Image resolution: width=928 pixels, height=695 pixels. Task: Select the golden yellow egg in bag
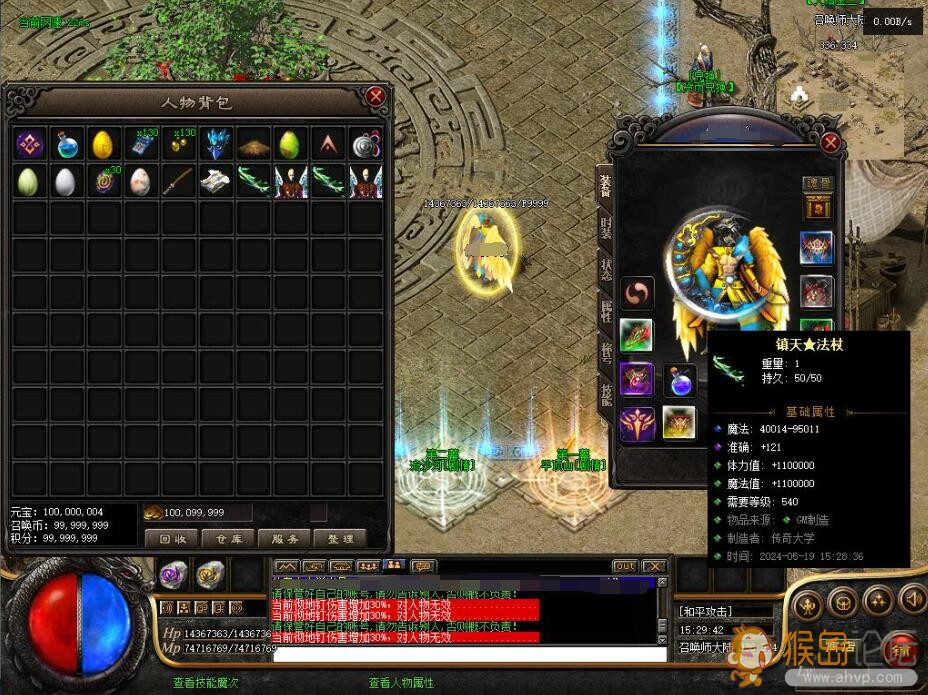click(104, 144)
